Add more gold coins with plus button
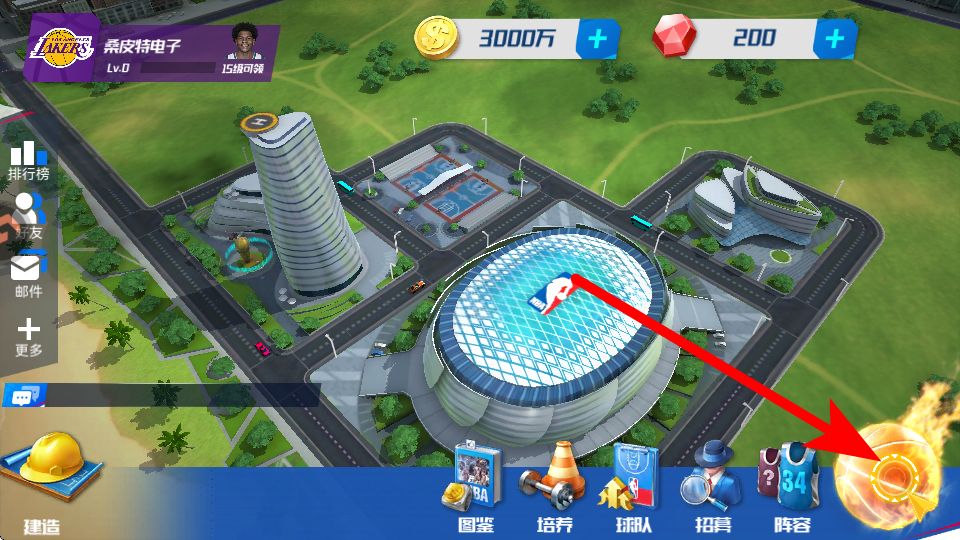This screenshot has width=960, height=540. point(598,39)
